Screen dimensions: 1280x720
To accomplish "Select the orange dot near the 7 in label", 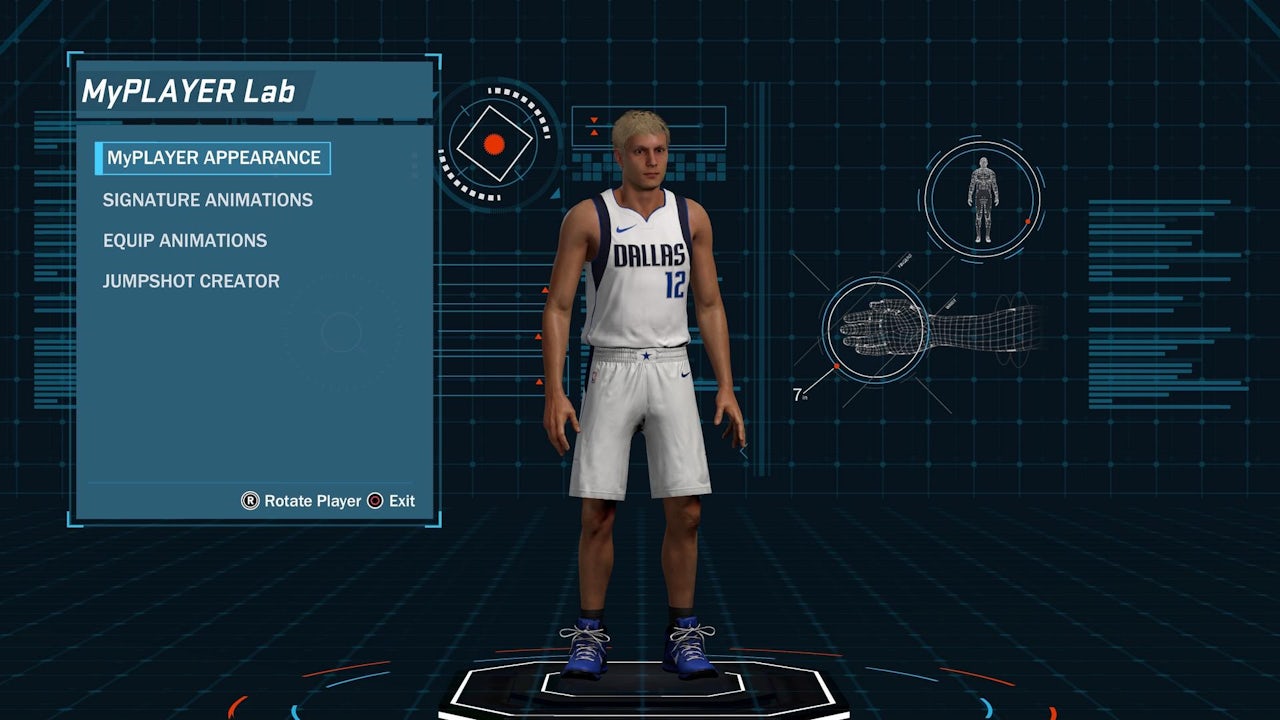I will [x=837, y=366].
